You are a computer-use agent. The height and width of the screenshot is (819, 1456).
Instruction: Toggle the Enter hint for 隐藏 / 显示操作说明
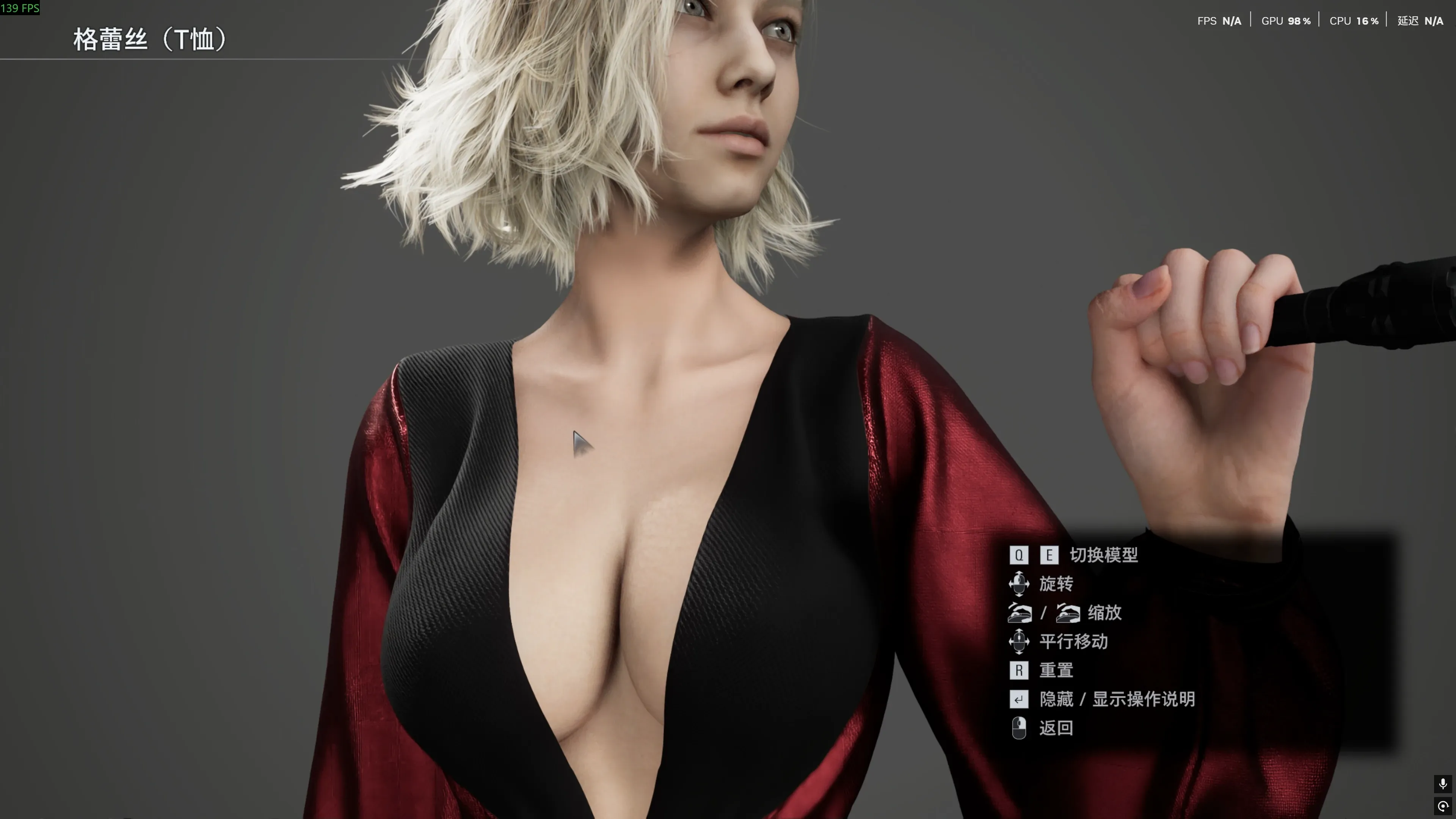pos(1019,700)
